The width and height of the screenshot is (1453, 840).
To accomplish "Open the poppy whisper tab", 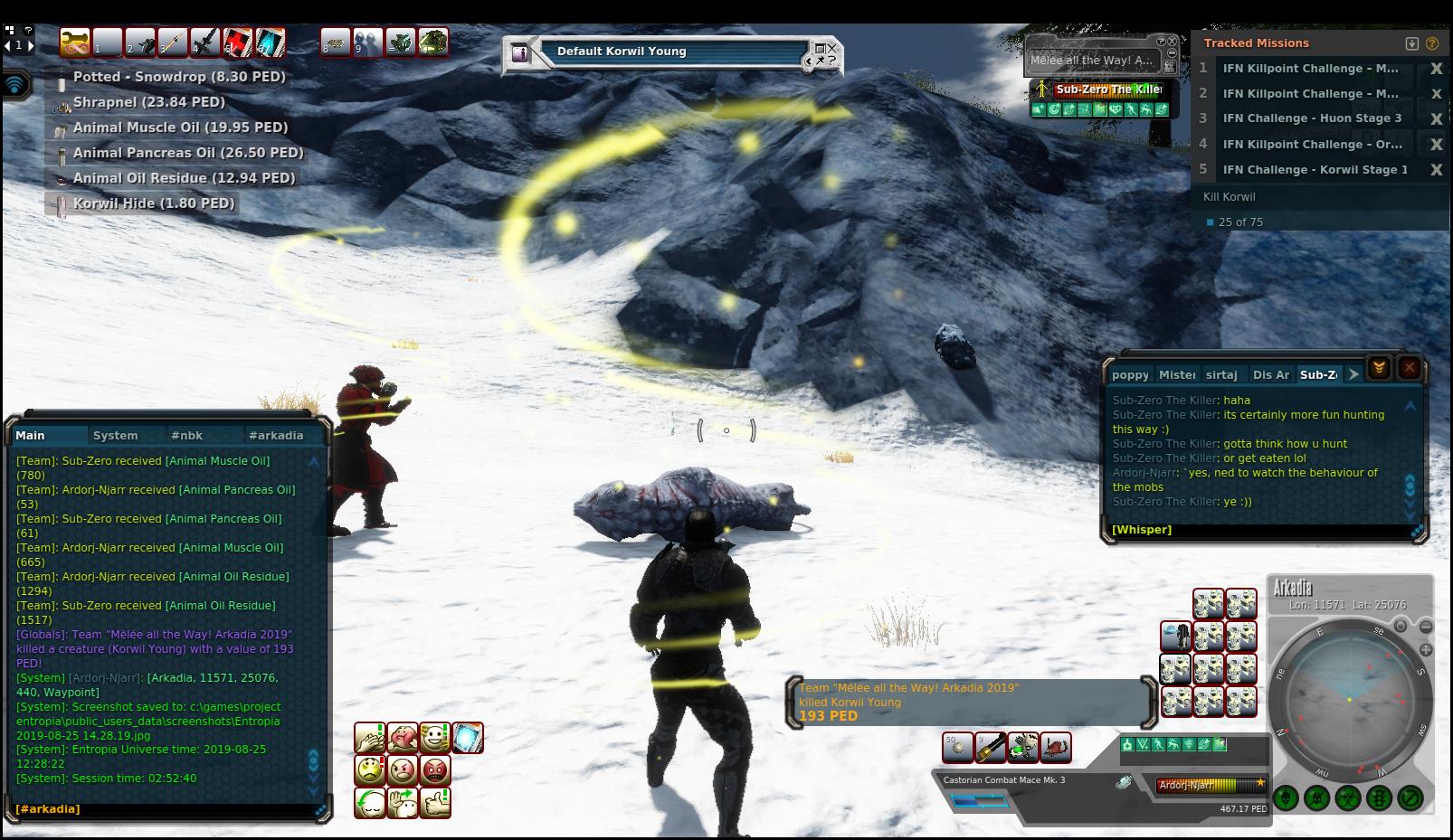I will point(1130,375).
